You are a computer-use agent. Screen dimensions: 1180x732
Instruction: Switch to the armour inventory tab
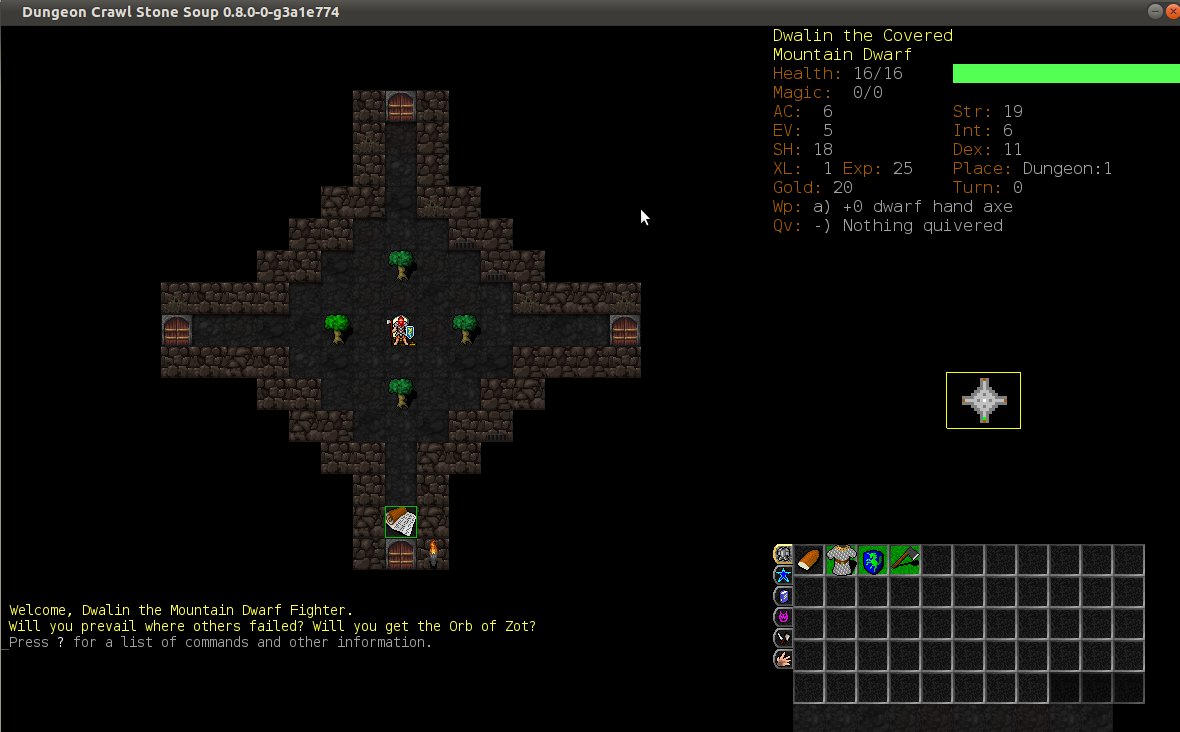[782, 554]
